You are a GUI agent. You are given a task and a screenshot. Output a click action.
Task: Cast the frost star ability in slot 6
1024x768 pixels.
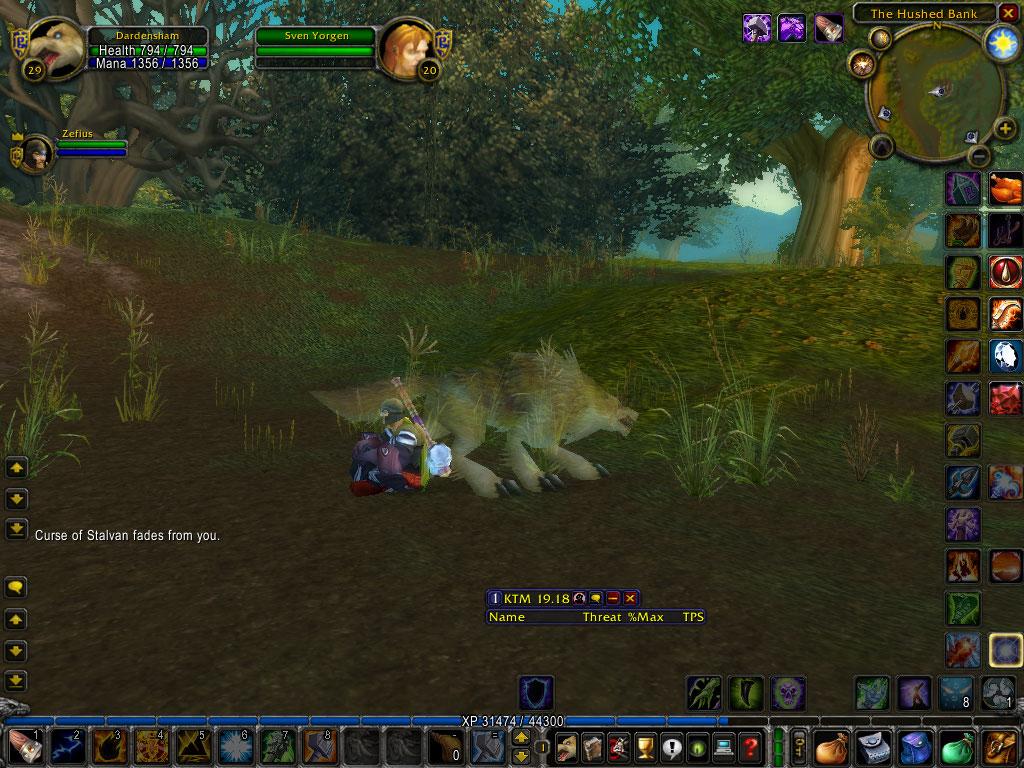tap(233, 746)
